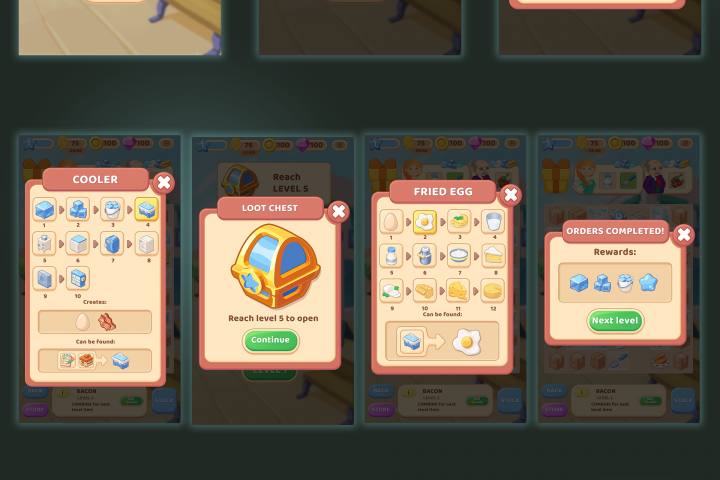Close the Orders Completed popup
The height and width of the screenshot is (480, 720).
684,234
